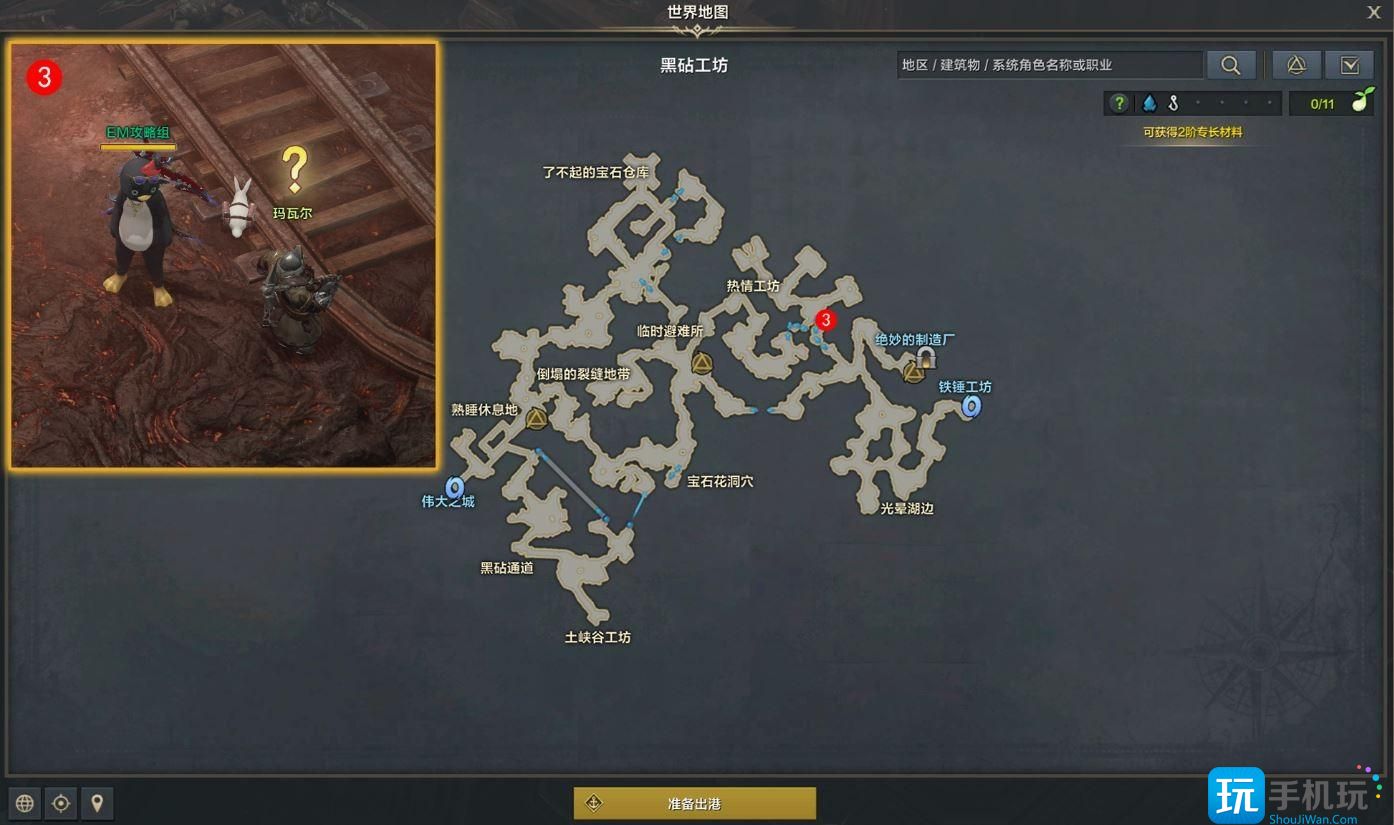Click the triangle compass icon near the search bar
This screenshot has width=1394, height=825.
[1296, 64]
